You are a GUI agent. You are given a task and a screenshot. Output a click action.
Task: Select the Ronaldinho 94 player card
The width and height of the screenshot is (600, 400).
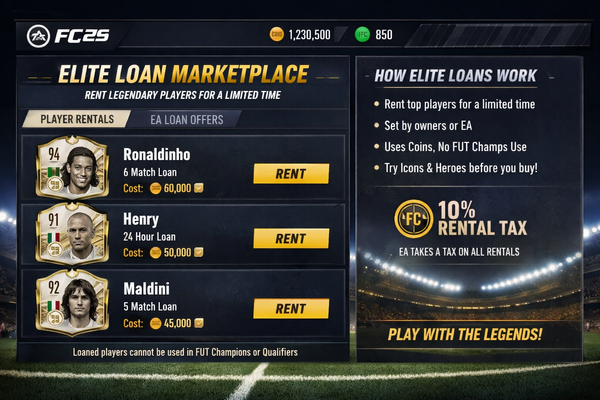pyautogui.click(x=72, y=168)
